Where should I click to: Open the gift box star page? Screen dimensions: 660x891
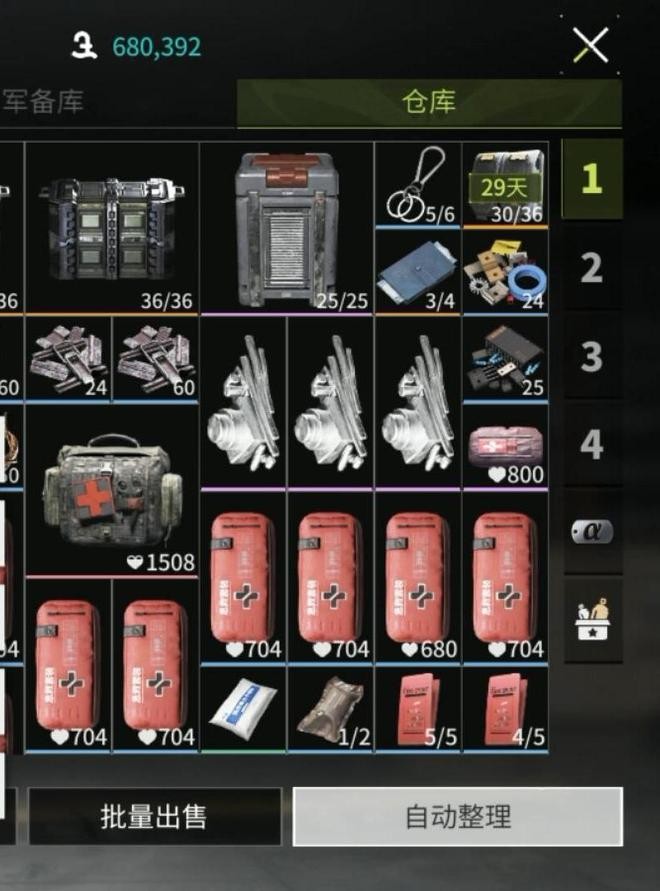tap(591, 619)
